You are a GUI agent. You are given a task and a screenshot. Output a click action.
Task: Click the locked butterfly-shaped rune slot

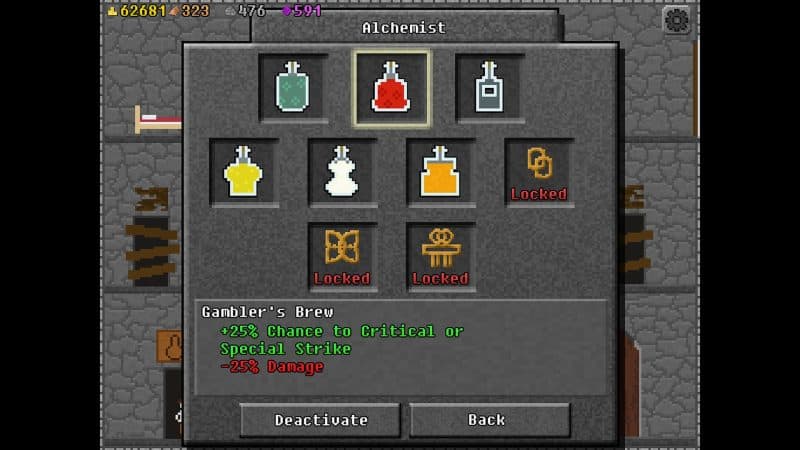[x=342, y=256]
